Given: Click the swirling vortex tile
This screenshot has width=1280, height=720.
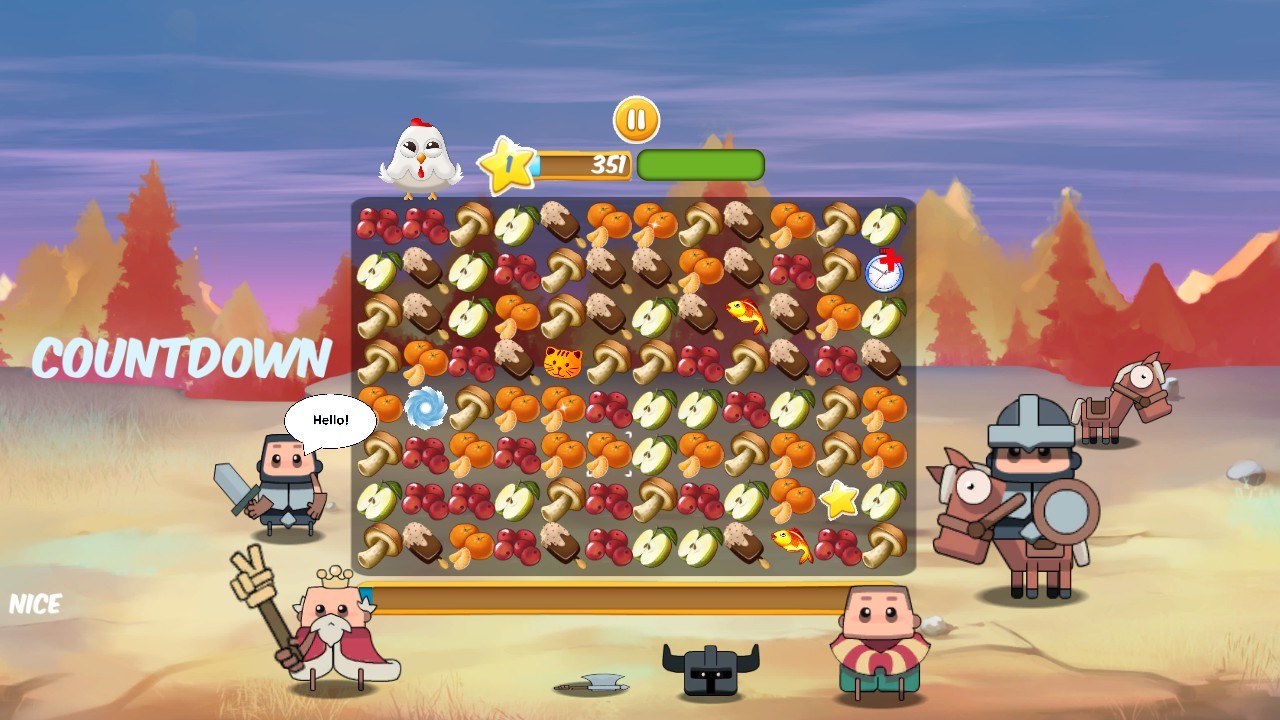Looking at the screenshot, I should [424, 406].
